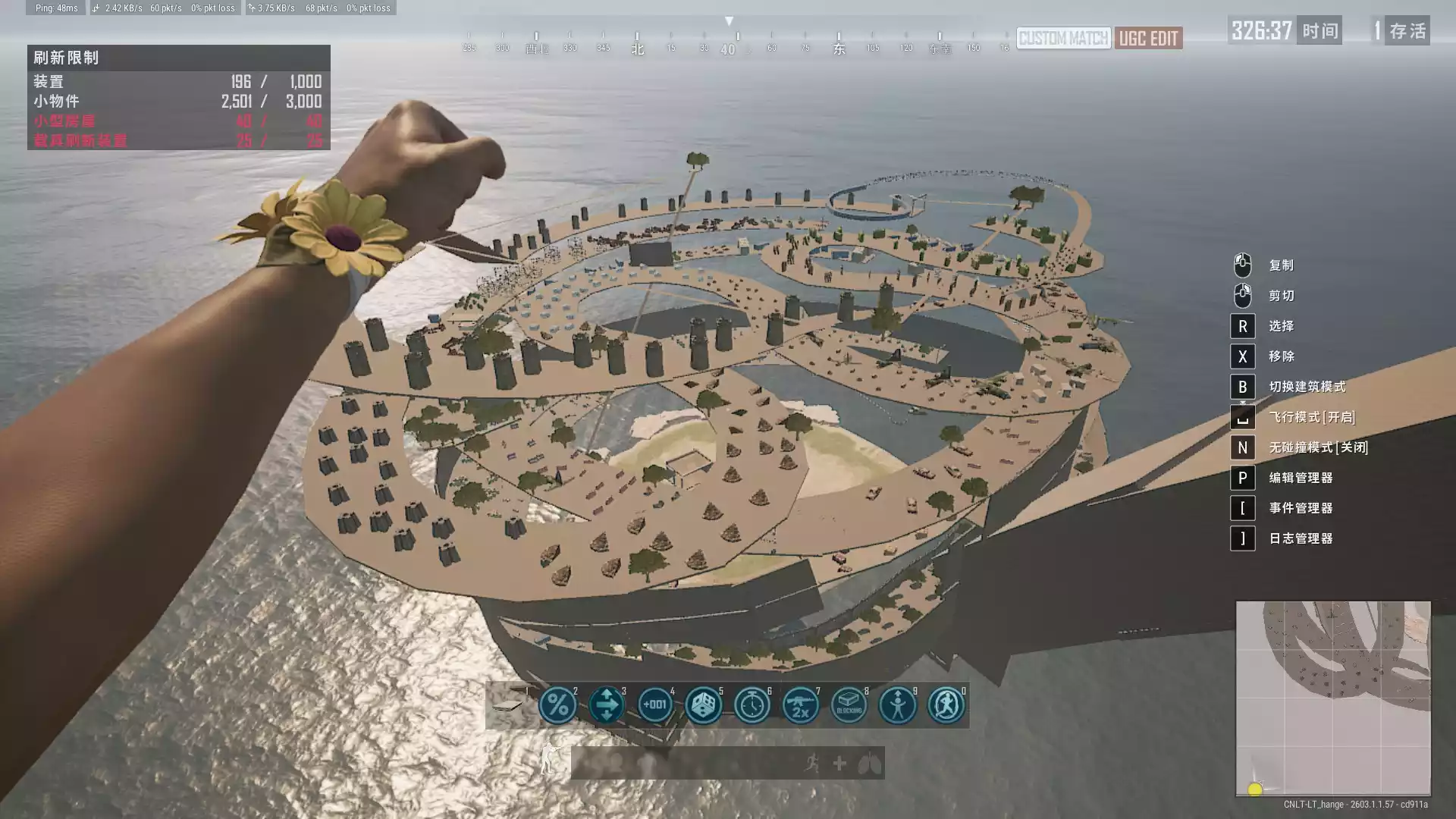Select the flat panel object slot

pyautogui.click(x=510, y=705)
